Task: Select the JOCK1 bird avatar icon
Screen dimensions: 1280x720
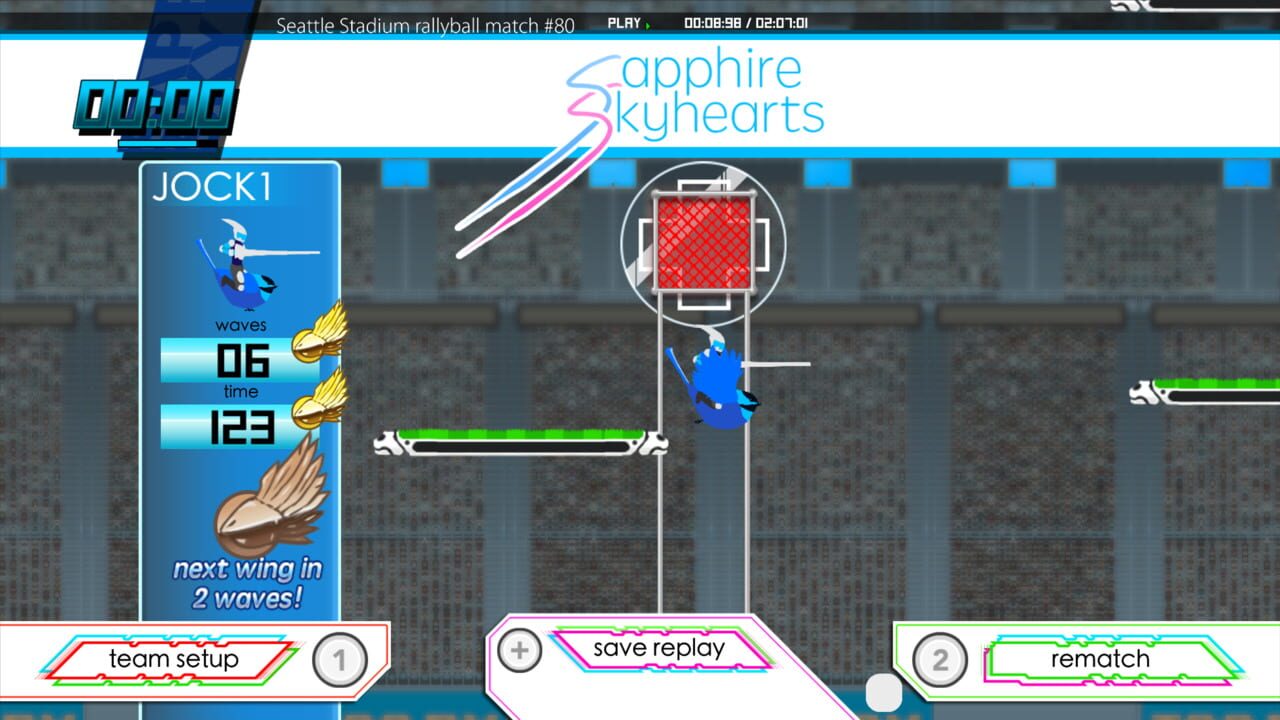Action: click(x=237, y=267)
